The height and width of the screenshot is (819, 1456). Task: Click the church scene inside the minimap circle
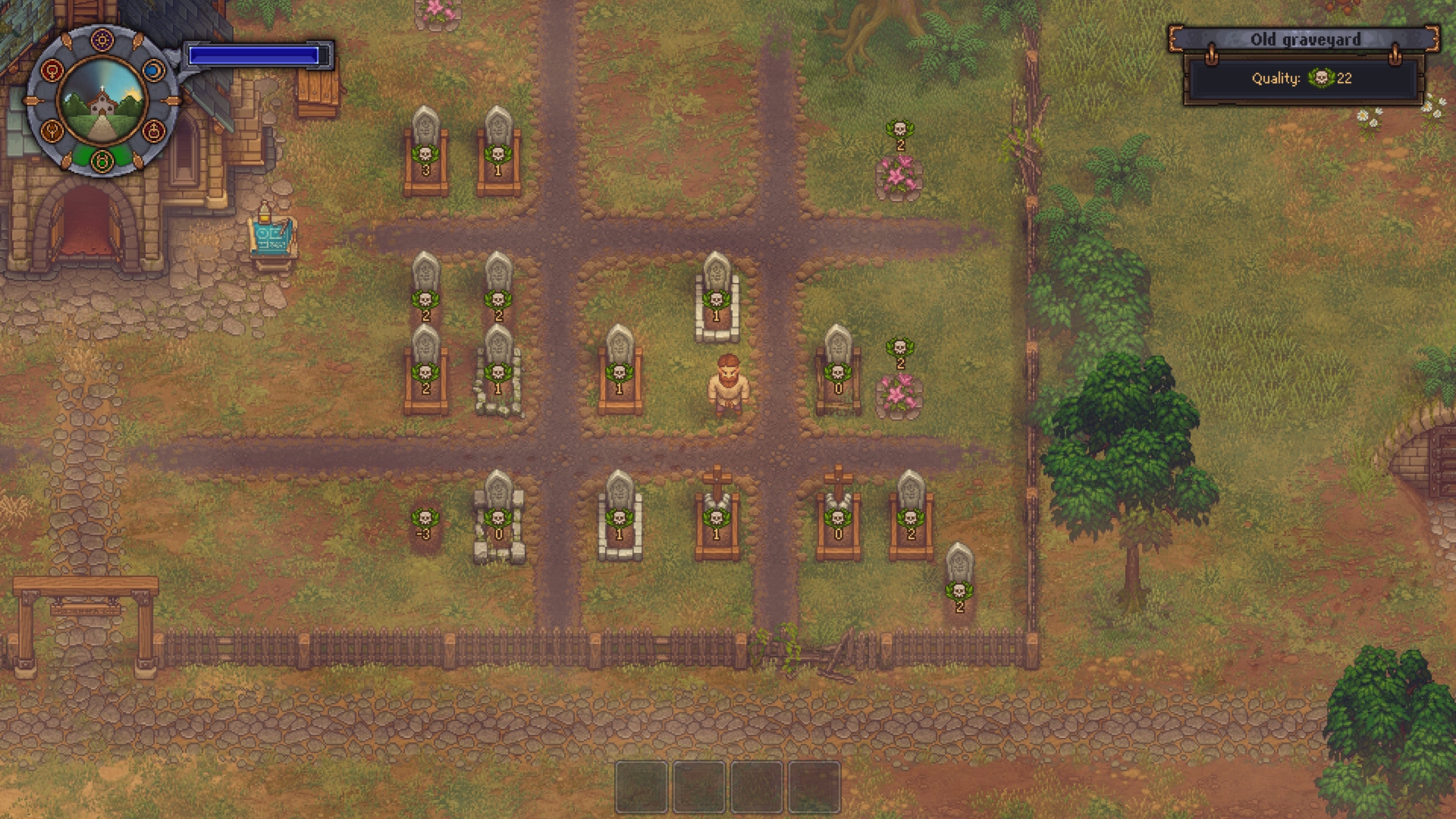click(x=102, y=102)
